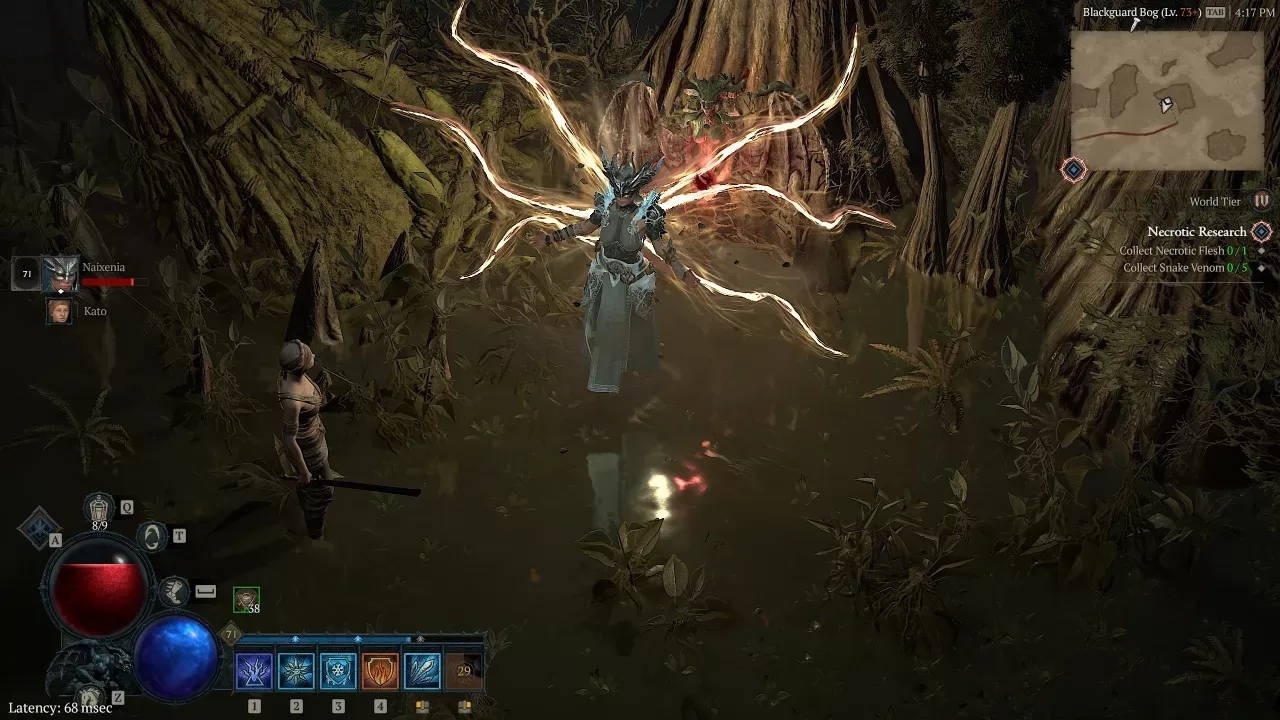The height and width of the screenshot is (720, 1280).
Task: Open the Blackguard Bog minimap
Action: click(x=1168, y=98)
